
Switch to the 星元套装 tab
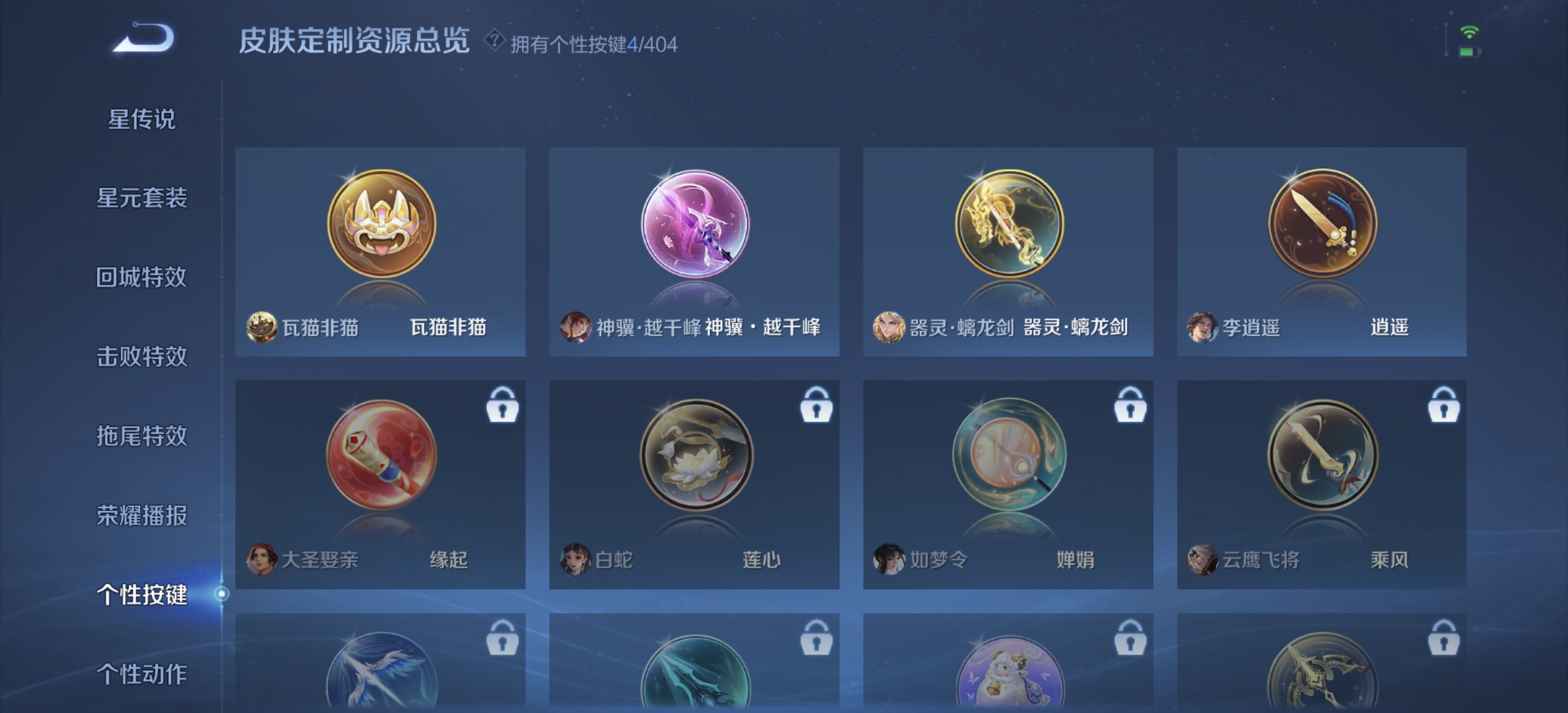[x=143, y=198]
